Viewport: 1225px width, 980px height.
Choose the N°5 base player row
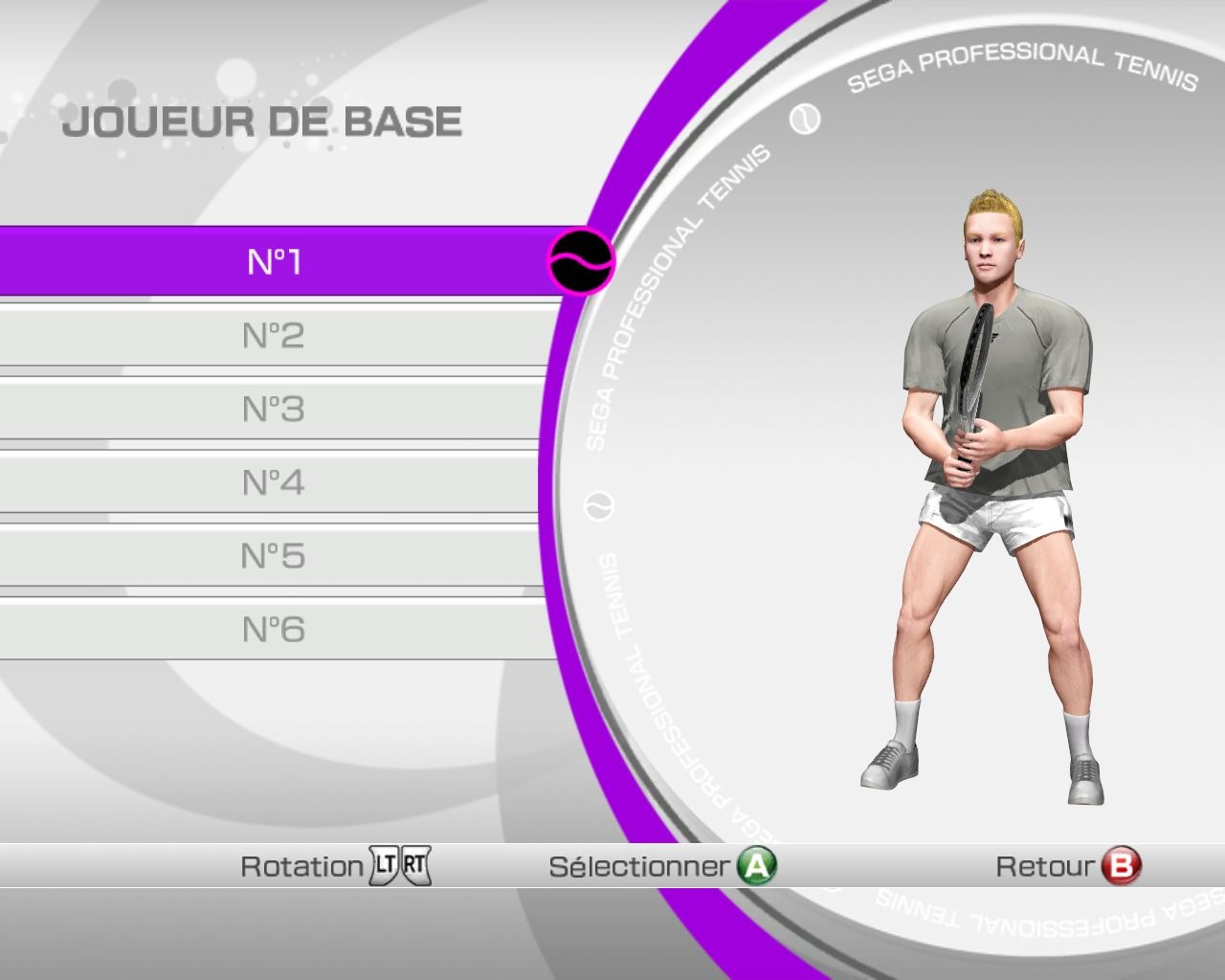(274, 556)
